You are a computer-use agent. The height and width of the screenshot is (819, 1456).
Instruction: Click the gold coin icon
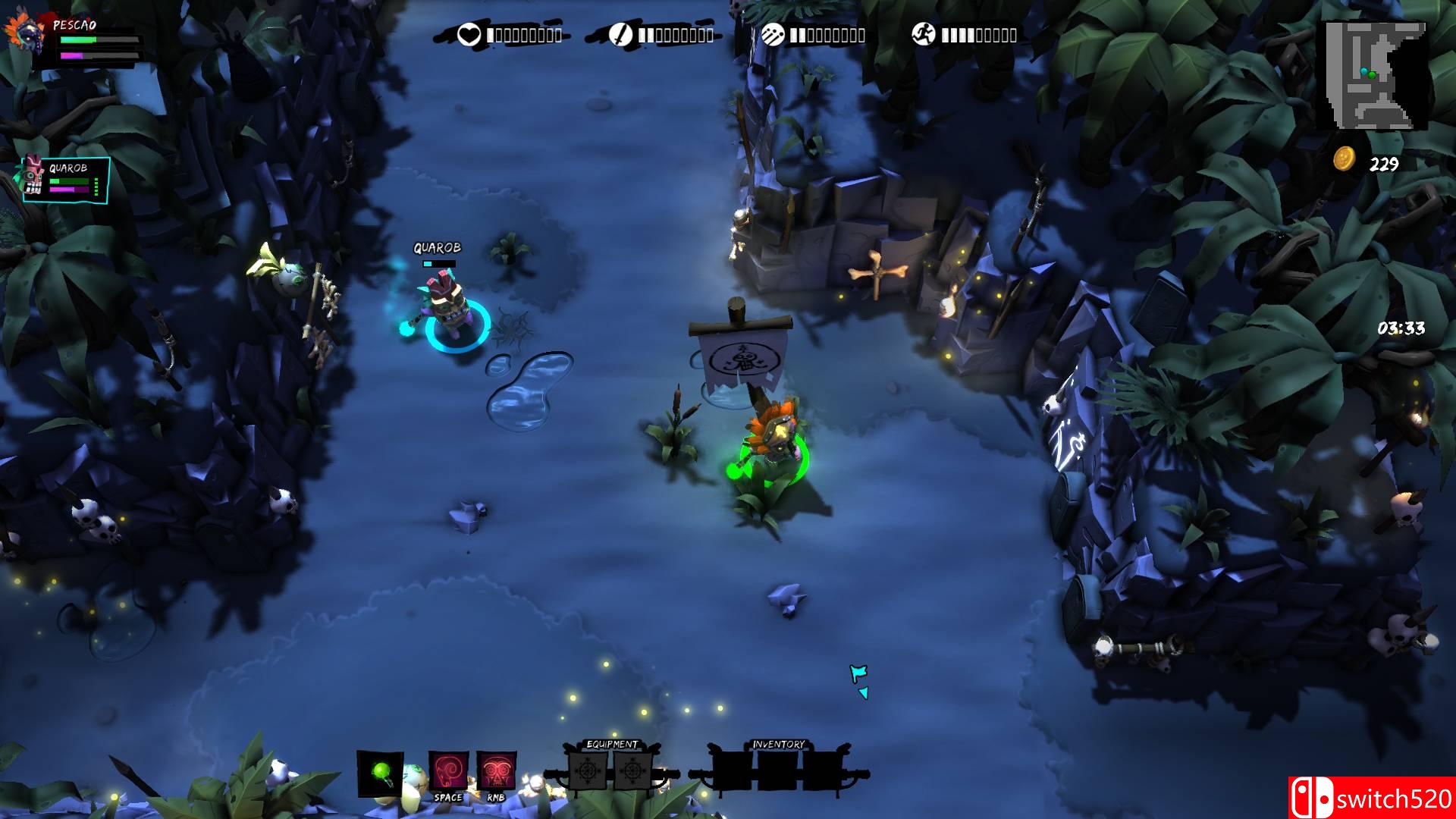click(1345, 159)
